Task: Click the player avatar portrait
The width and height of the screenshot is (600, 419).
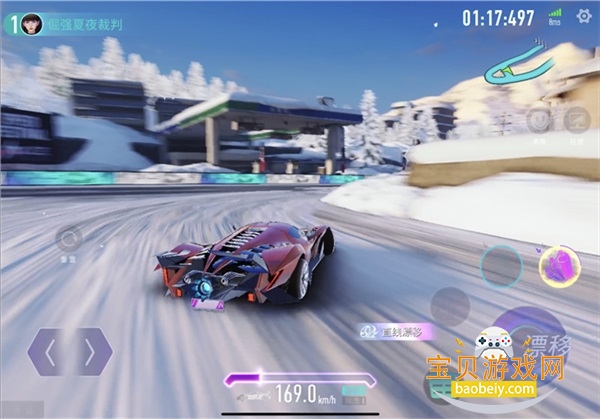Action: point(32,22)
